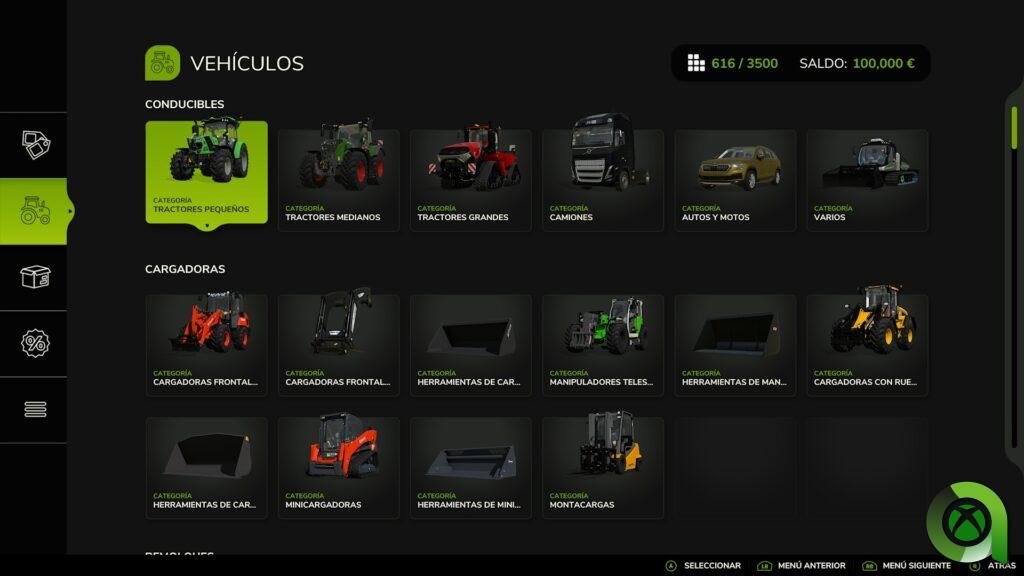Open the yellow wheel loader category
1024x576 pixels.
(x=867, y=344)
